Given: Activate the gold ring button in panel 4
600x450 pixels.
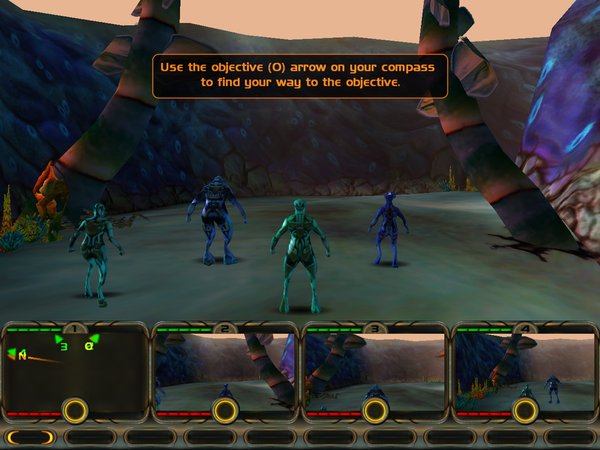Looking at the screenshot, I should [x=525, y=410].
